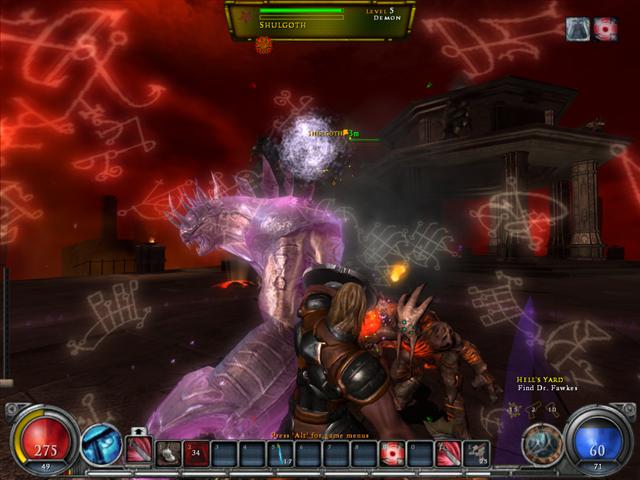Activate the red swirl skill in hotbar

(392, 454)
